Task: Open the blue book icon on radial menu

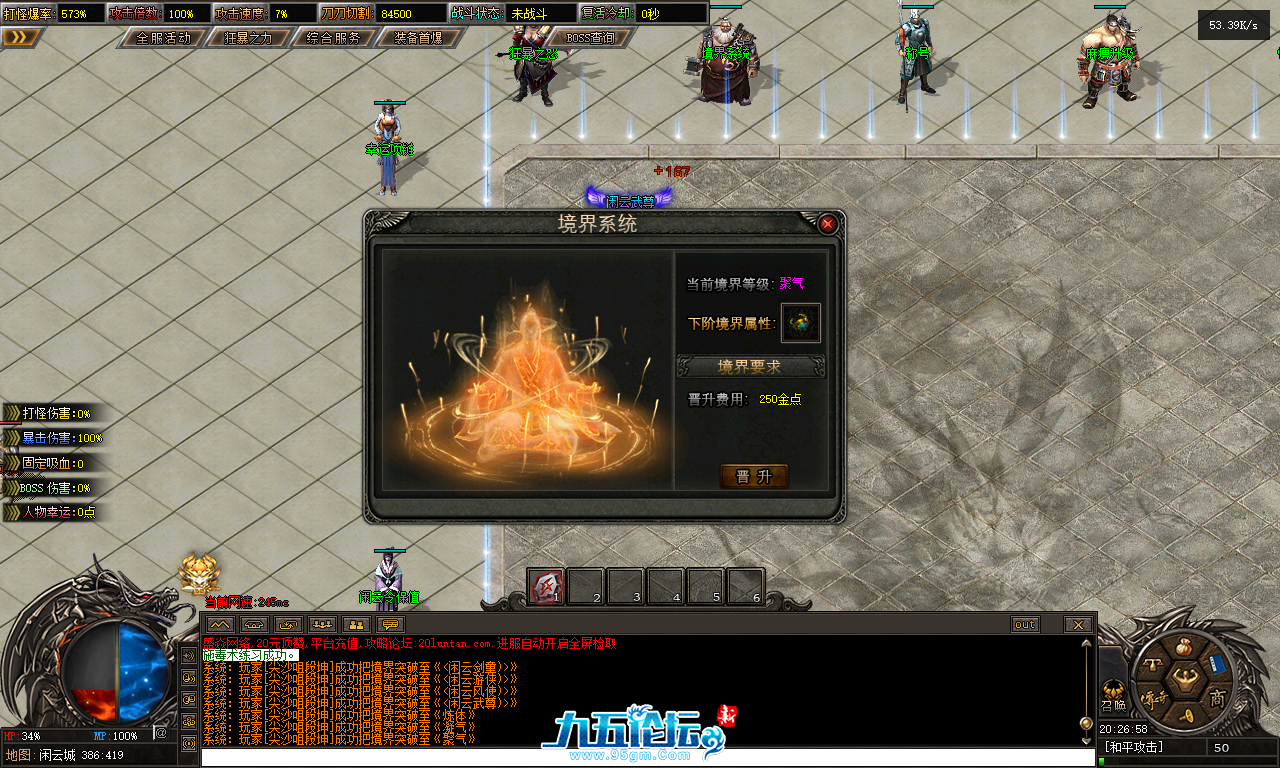Action: click(1217, 664)
